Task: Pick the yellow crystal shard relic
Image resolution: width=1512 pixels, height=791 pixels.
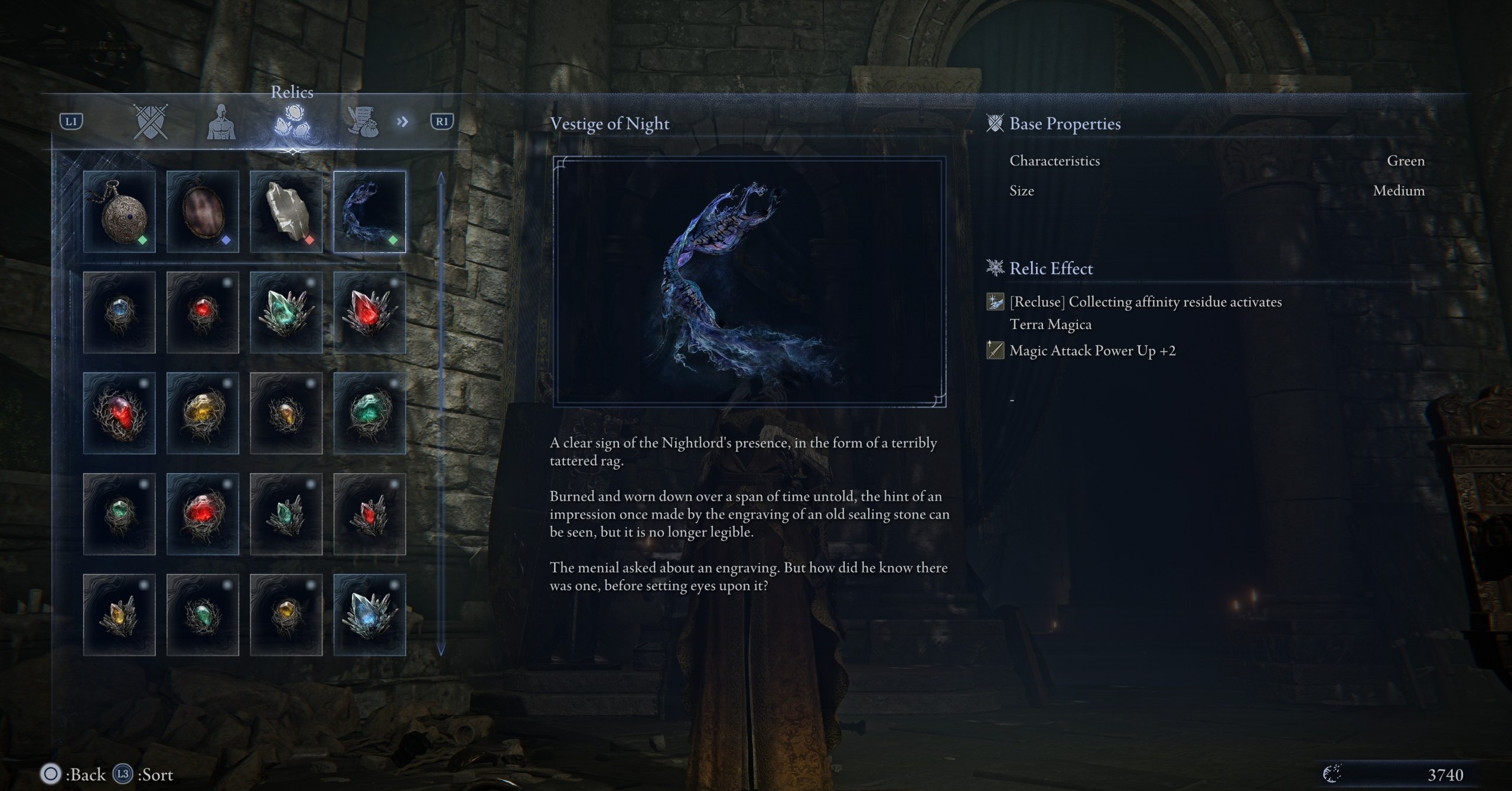Action: click(119, 615)
